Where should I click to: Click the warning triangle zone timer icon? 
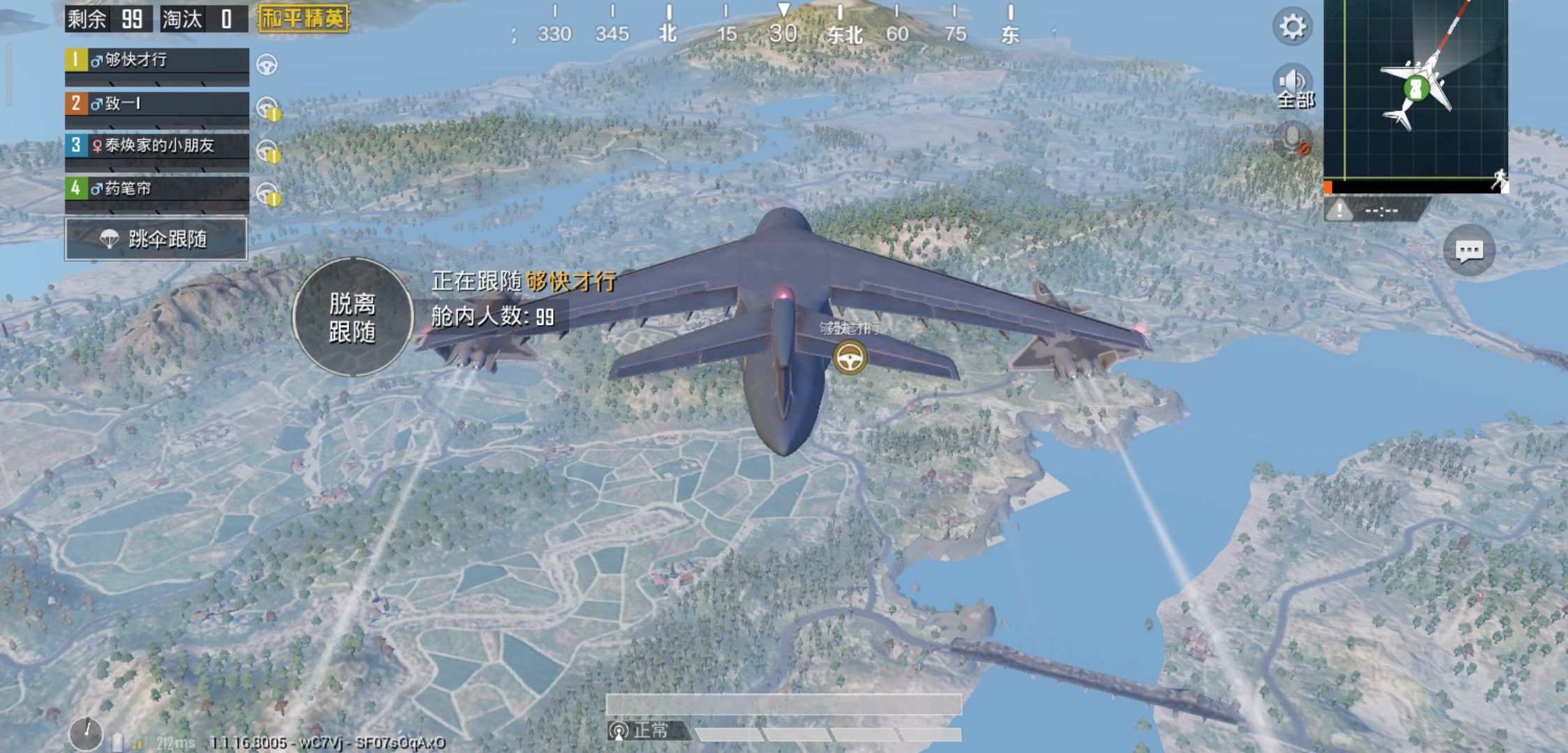pos(1339,210)
